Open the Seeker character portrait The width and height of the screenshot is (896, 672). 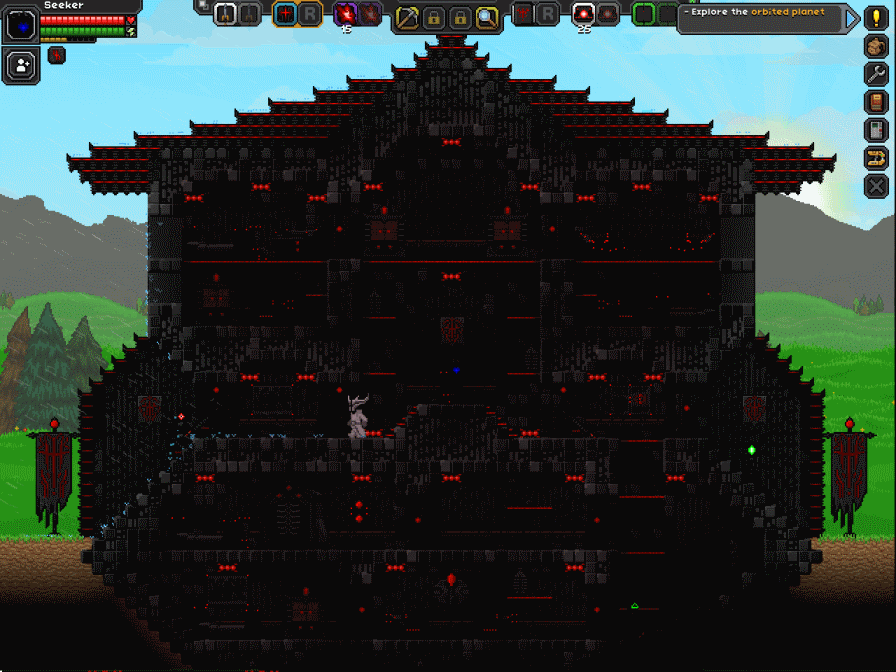pyautogui.click(x=20, y=24)
